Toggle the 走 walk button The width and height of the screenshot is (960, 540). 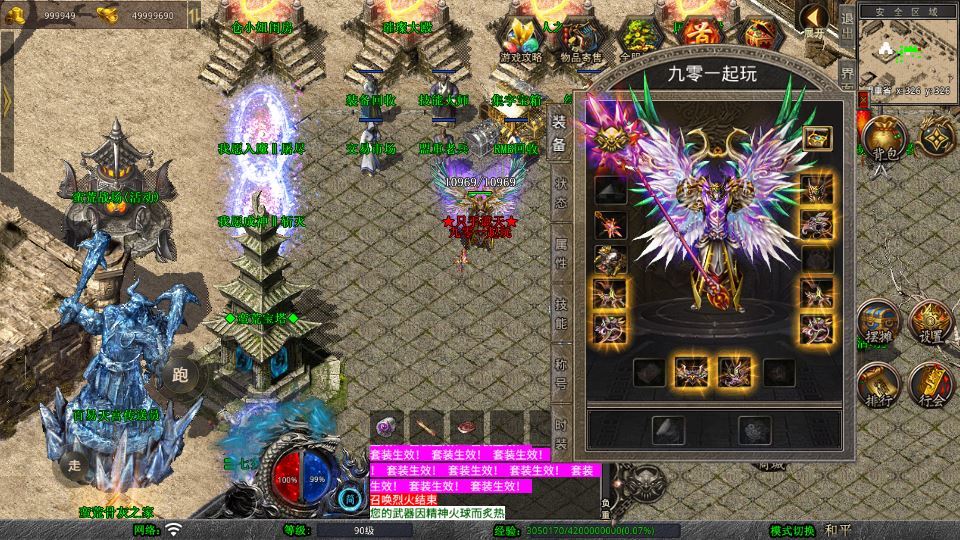(73, 464)
